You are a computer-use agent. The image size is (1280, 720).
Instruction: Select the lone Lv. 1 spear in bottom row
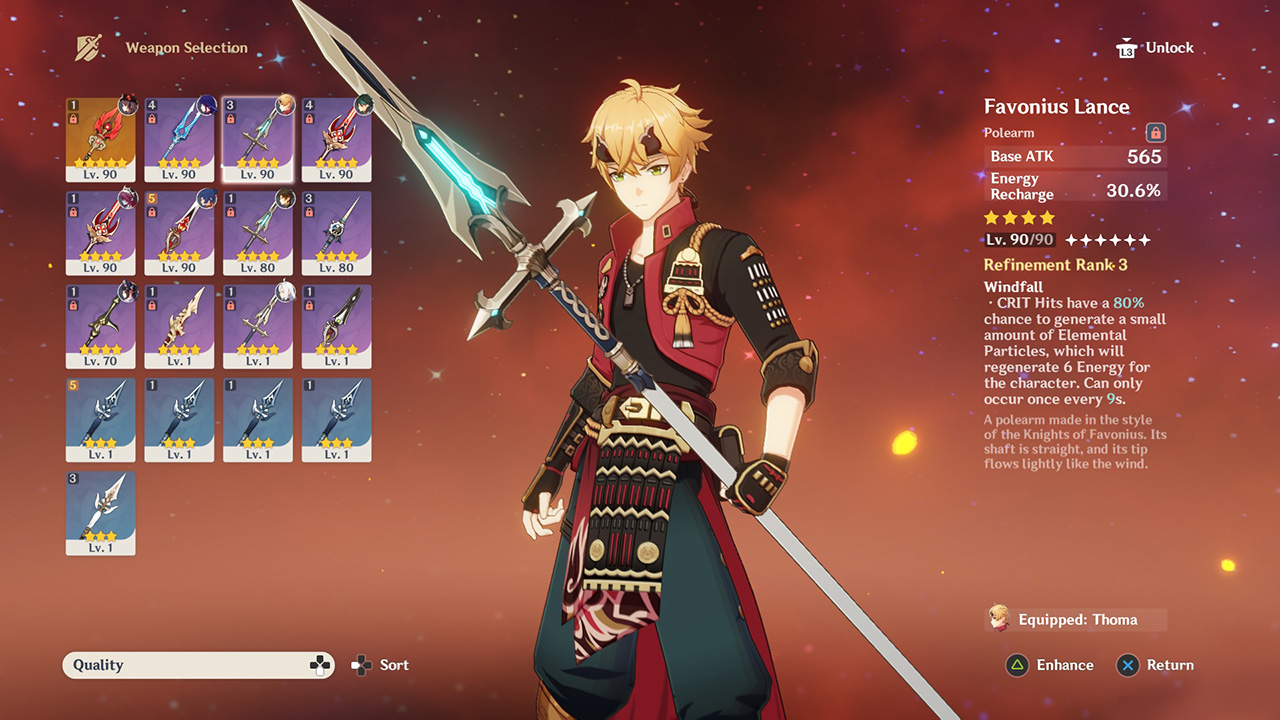[x=100, y=513]
